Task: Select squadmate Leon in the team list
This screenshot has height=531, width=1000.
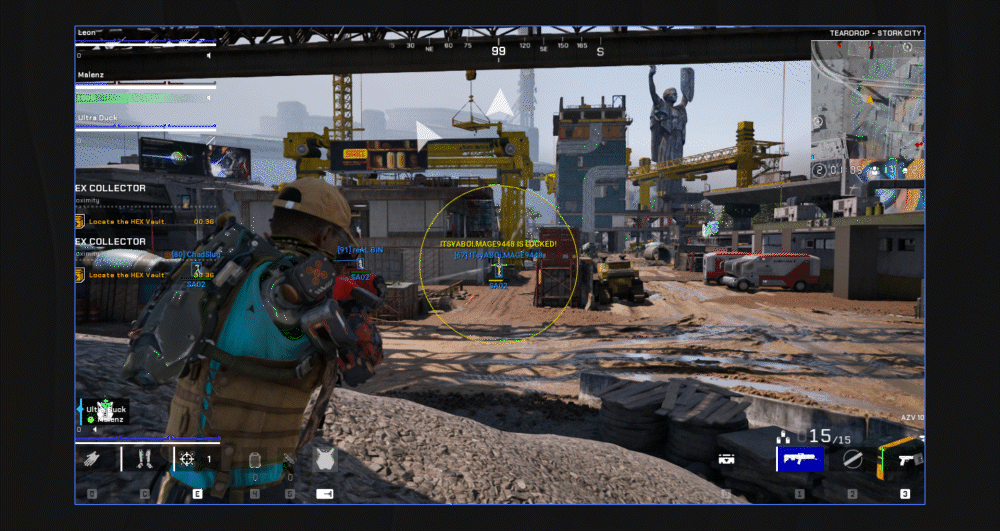Action: pos(90,33)
